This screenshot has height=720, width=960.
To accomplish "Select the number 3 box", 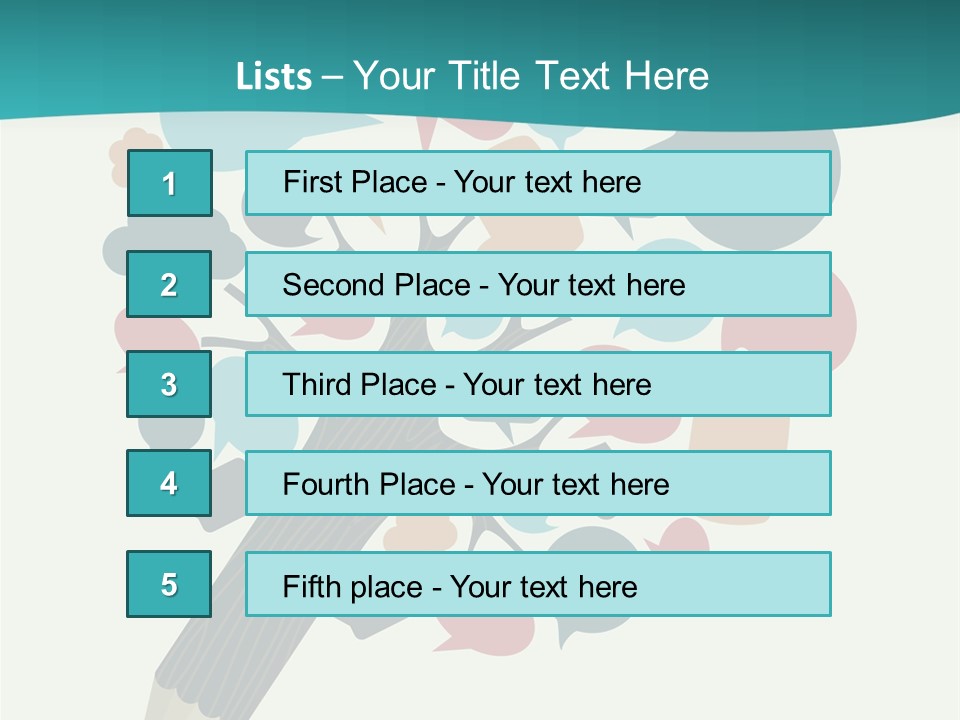I will coord(169,384).
